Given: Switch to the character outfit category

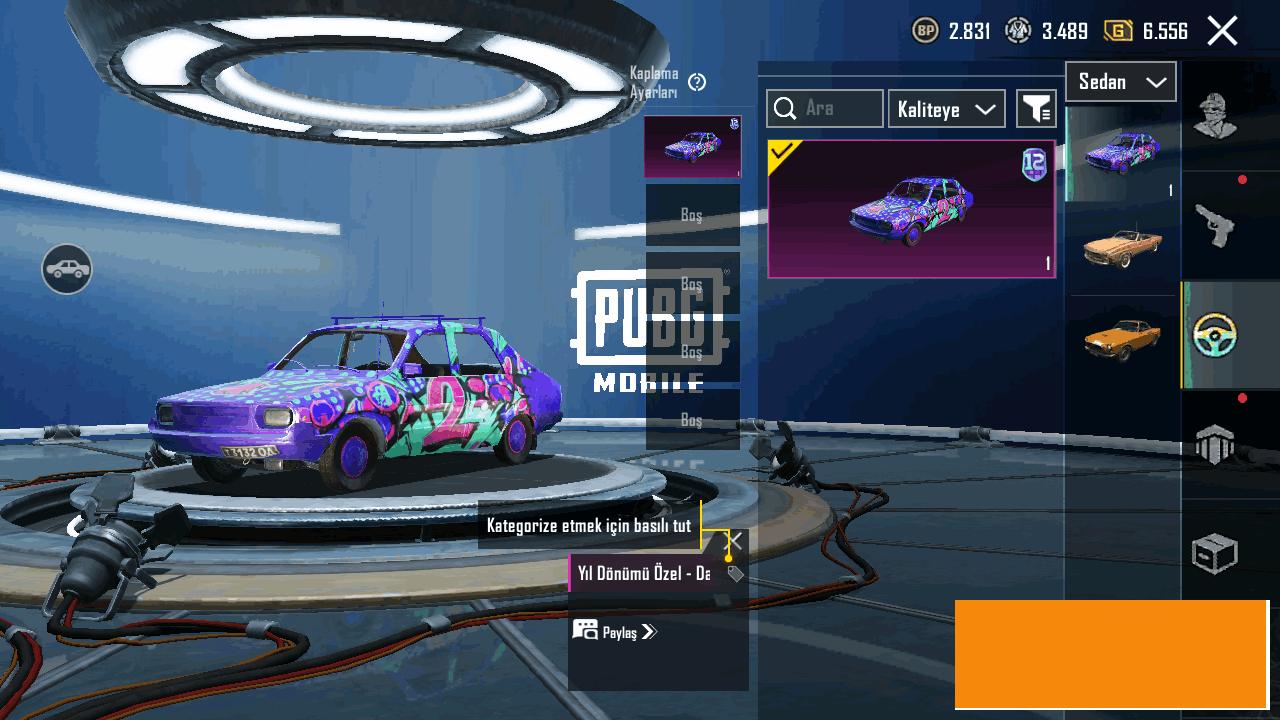Looking at the screenshot, I should point(1215,116).
